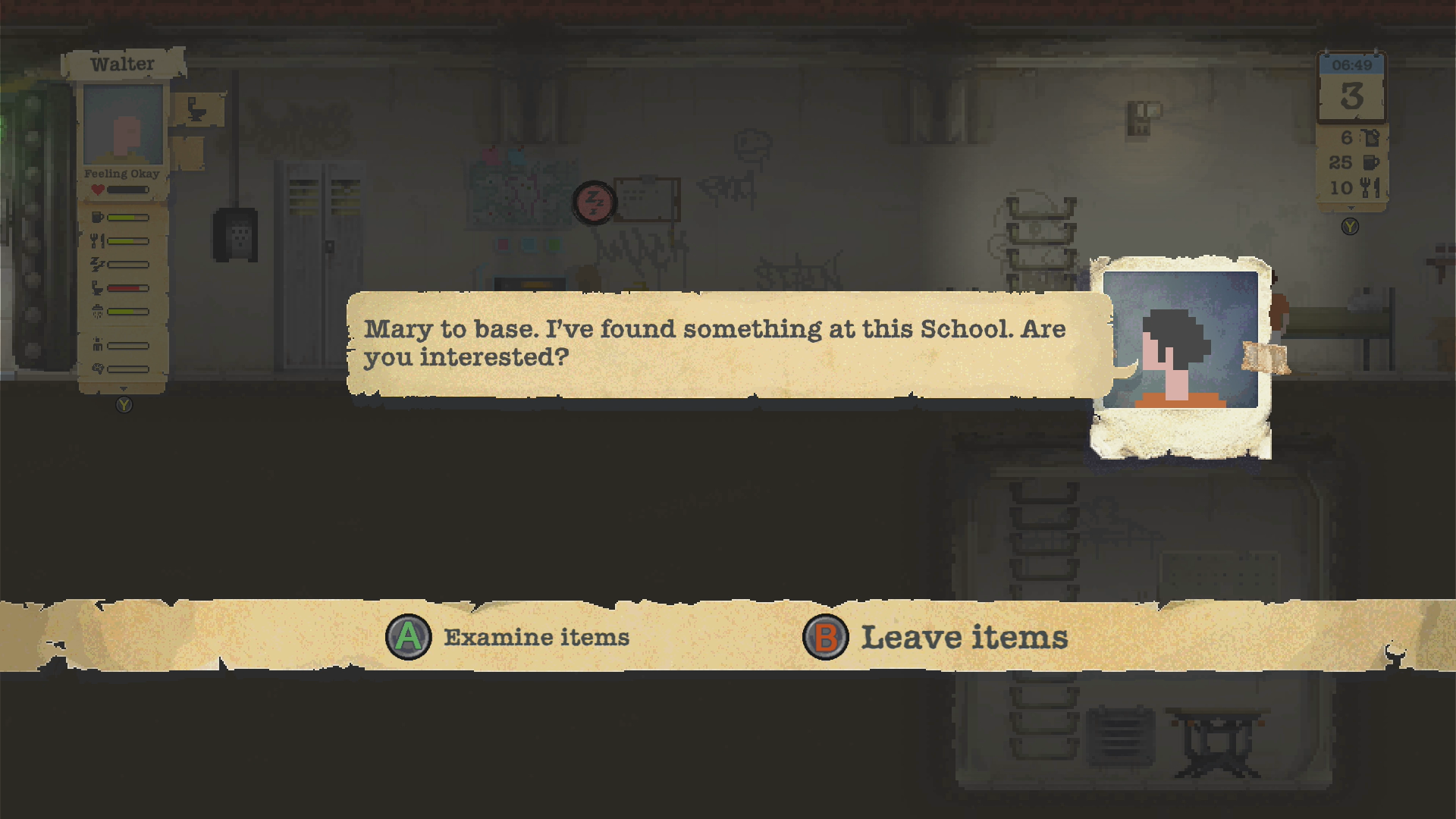Expand Walter's panel with the Y button
Viewport: 1456px width, 819px height.
(123, 404)
